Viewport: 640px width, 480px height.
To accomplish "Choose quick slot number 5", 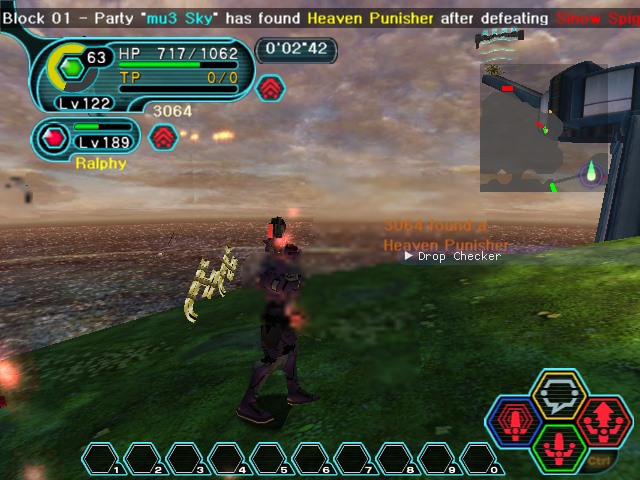I will pos(269,459).
